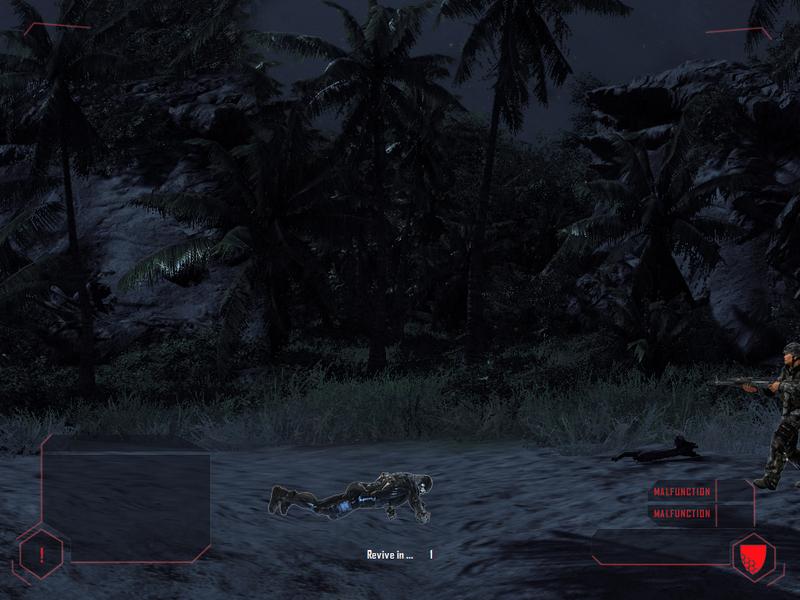Screen dimensions: 800x600
Task: Click the blank minimap radar panel
Action: pos(126,498)
